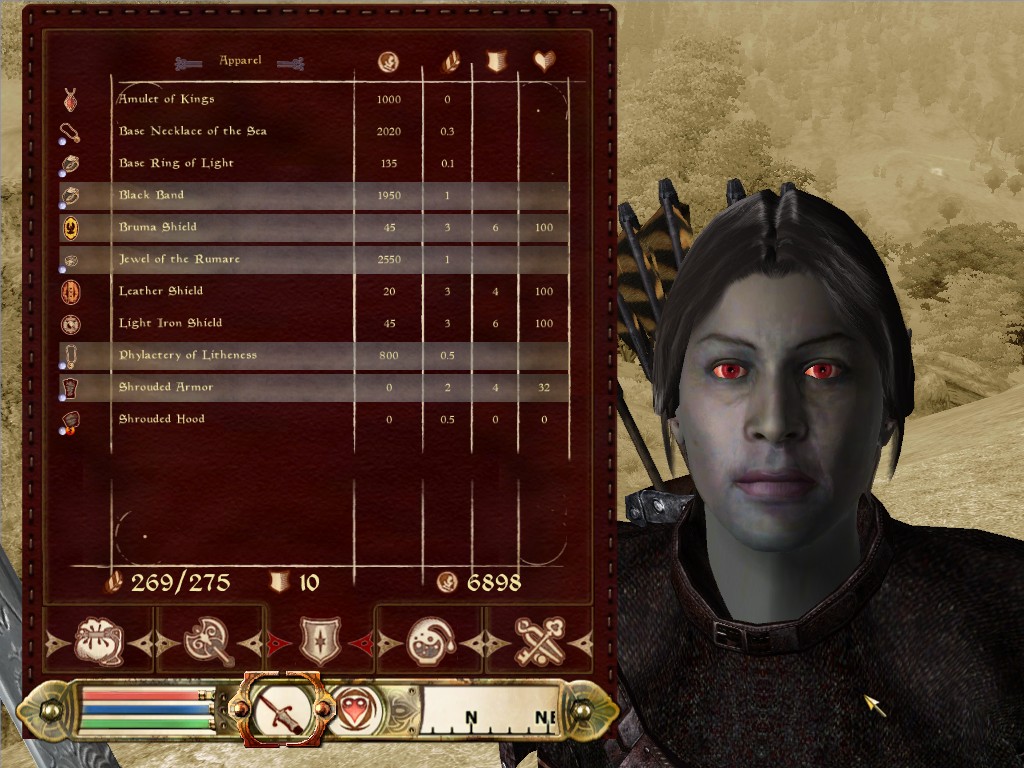Click the Black Band ring entry
1024x768 pixels.
click(152, 195)
